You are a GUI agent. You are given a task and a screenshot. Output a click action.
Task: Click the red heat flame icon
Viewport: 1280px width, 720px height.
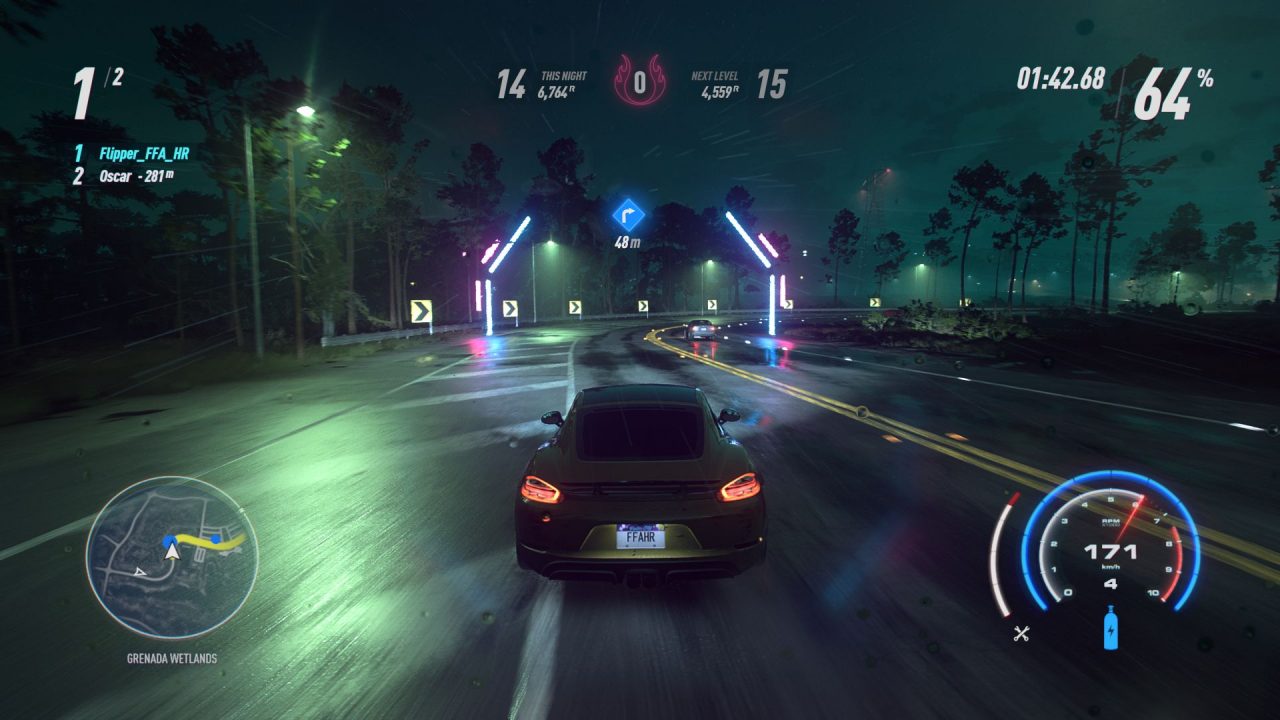tap(639, 83)
